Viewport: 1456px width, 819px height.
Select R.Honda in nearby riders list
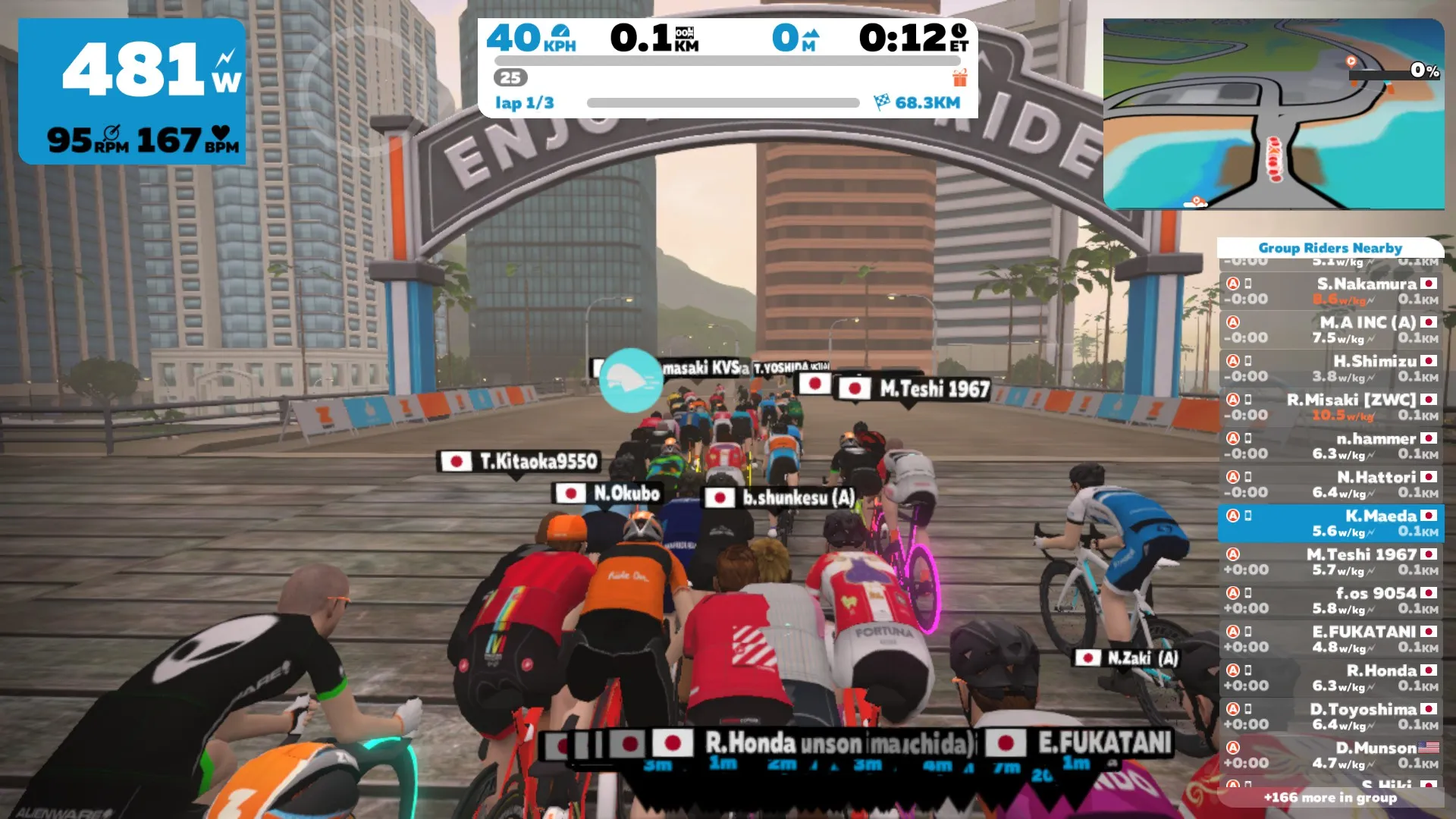(1331, 678)
